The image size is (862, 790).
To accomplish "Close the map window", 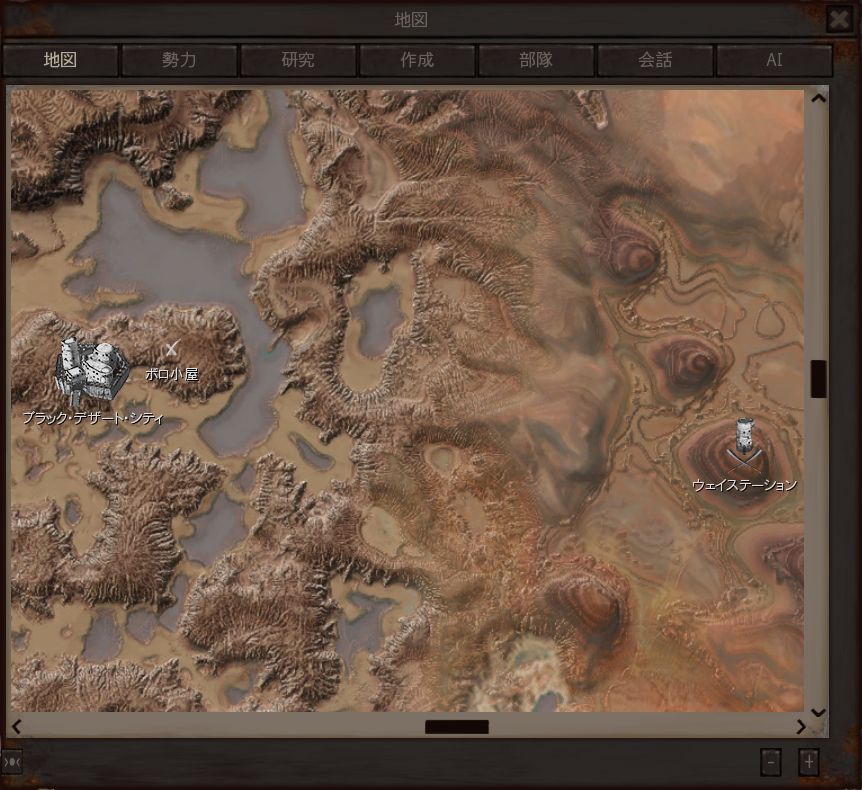I will tap(838, 19).
